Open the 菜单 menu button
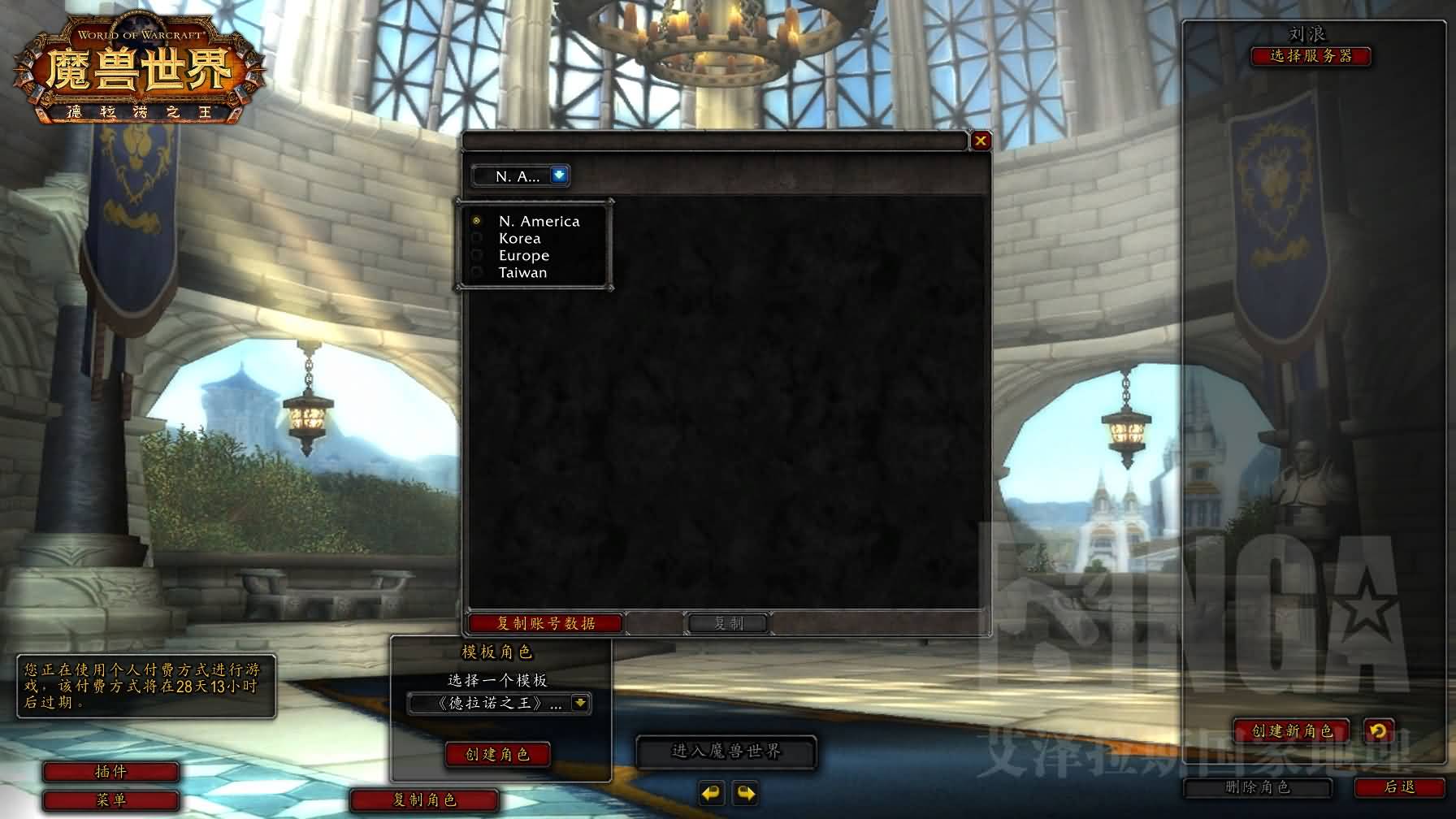 [x=110, y=799]
